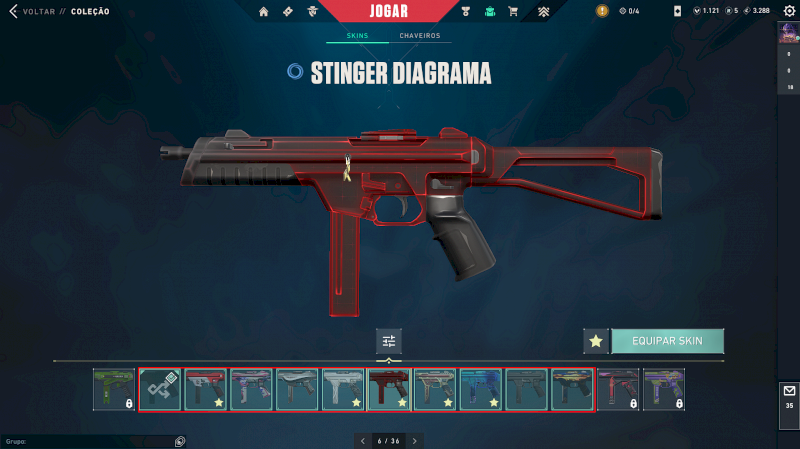
Task: Equip the skin with Equipar Skin
Action: (x=667, y=341)
